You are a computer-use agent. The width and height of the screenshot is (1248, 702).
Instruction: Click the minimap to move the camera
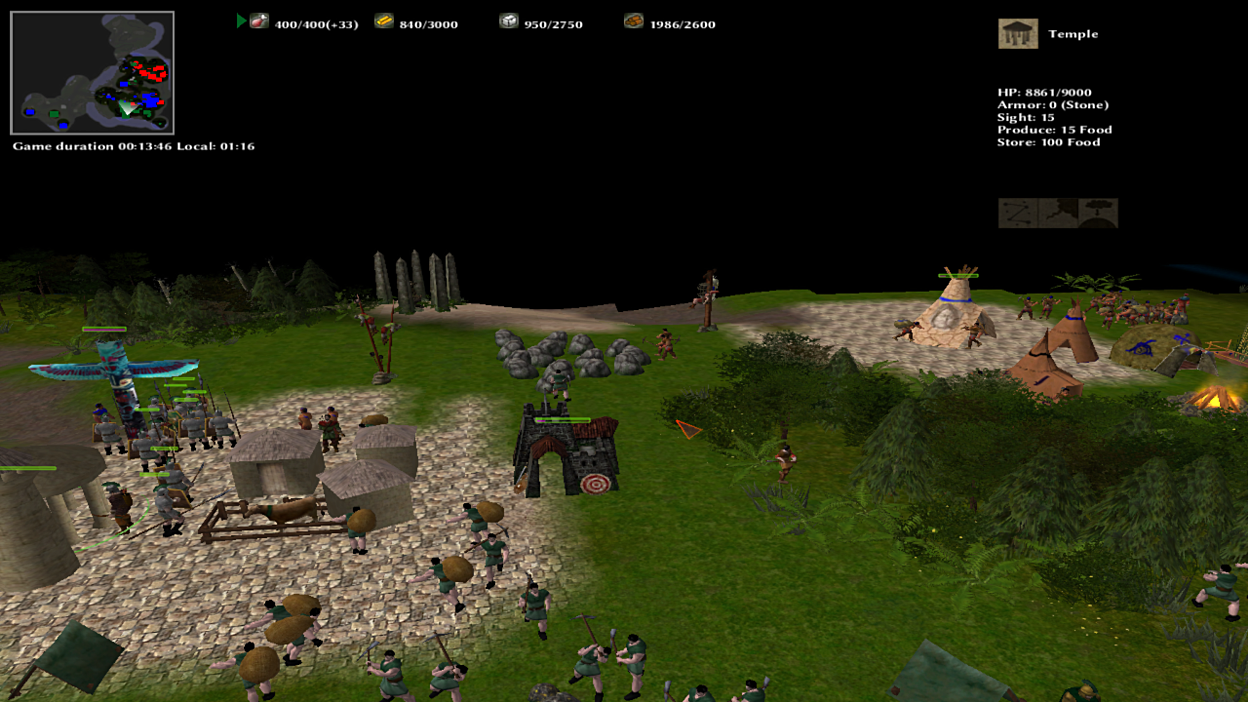pyautogui.click(x=92, y=73)
